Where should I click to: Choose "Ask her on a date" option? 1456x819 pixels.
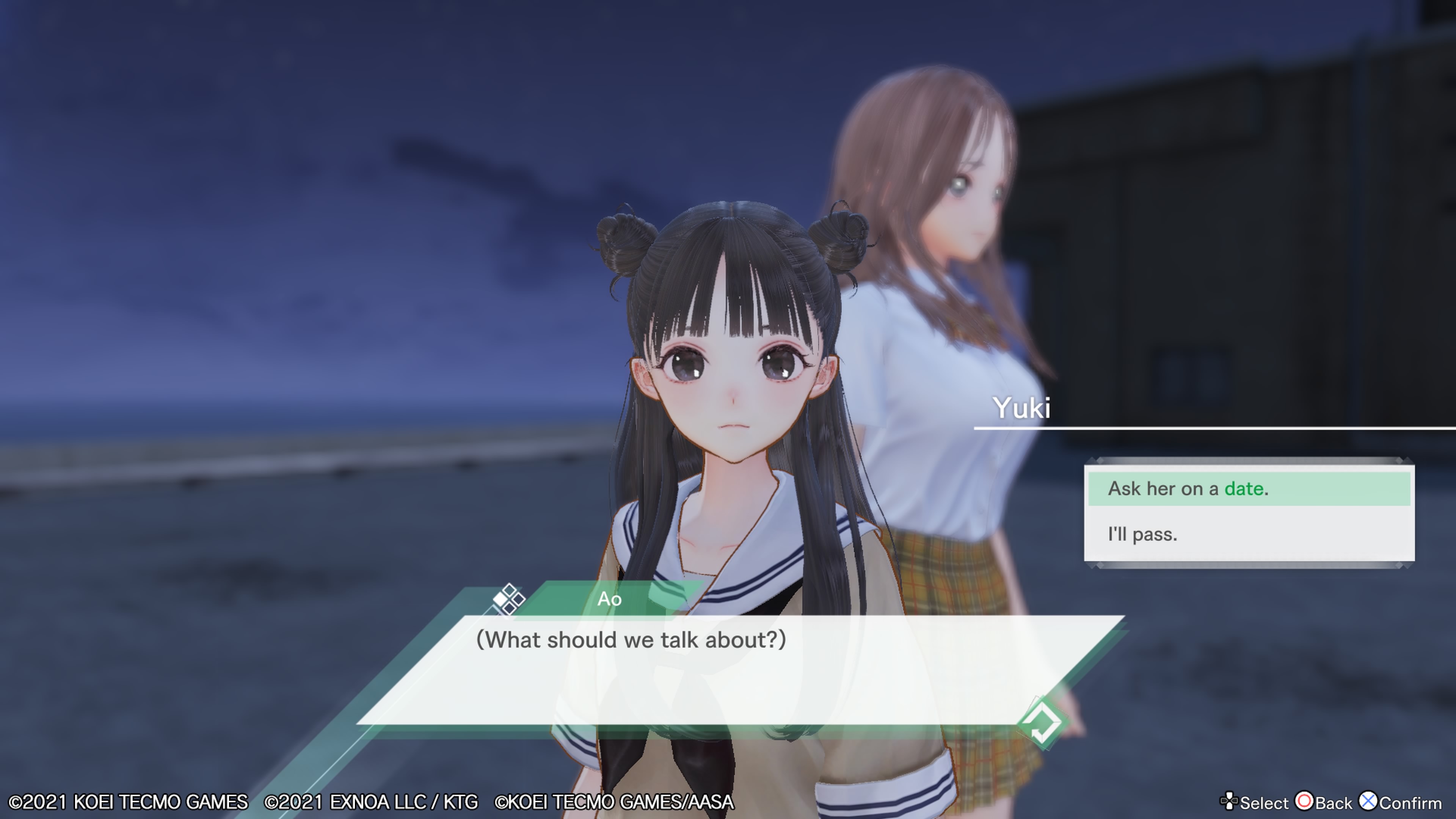pos(1248,489)
